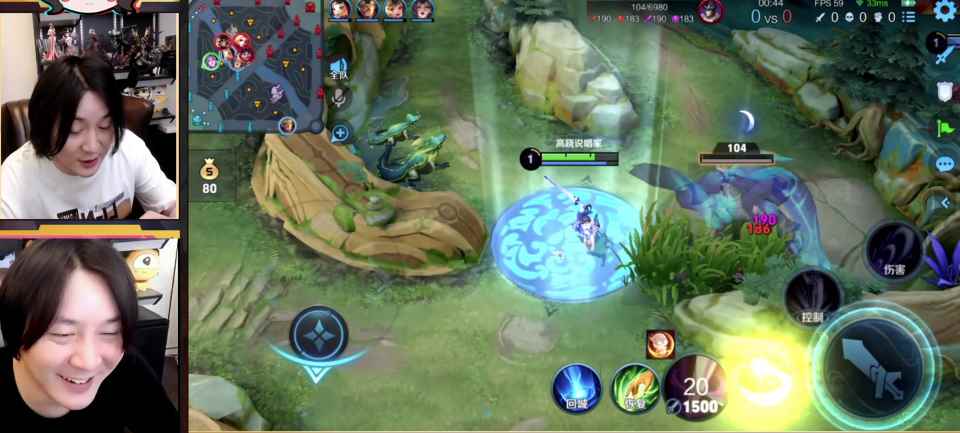Send the shield defend signal
Image resolution: width=960 pixels, height=433 pixels.
point(945,92)
